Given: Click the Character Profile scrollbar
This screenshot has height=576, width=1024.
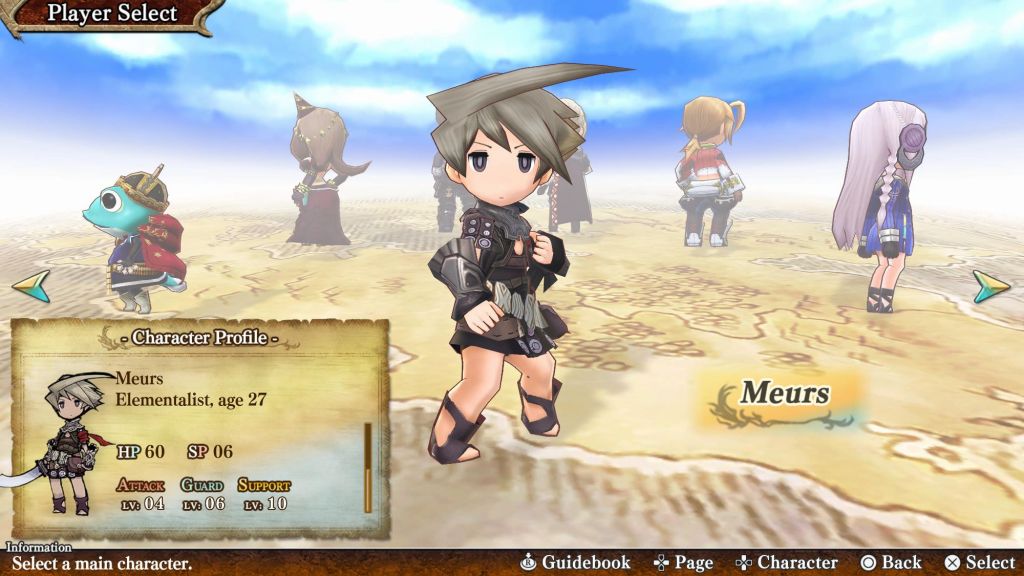Looking at the screenshot, I should click(368, 467).
